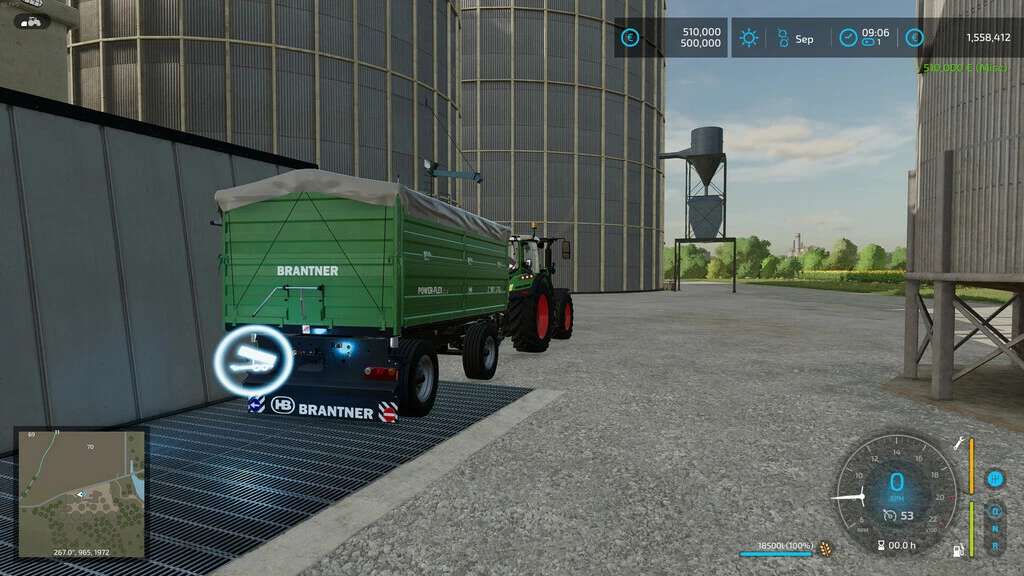Choose the R reverse direction indicator

coord(995,545)
